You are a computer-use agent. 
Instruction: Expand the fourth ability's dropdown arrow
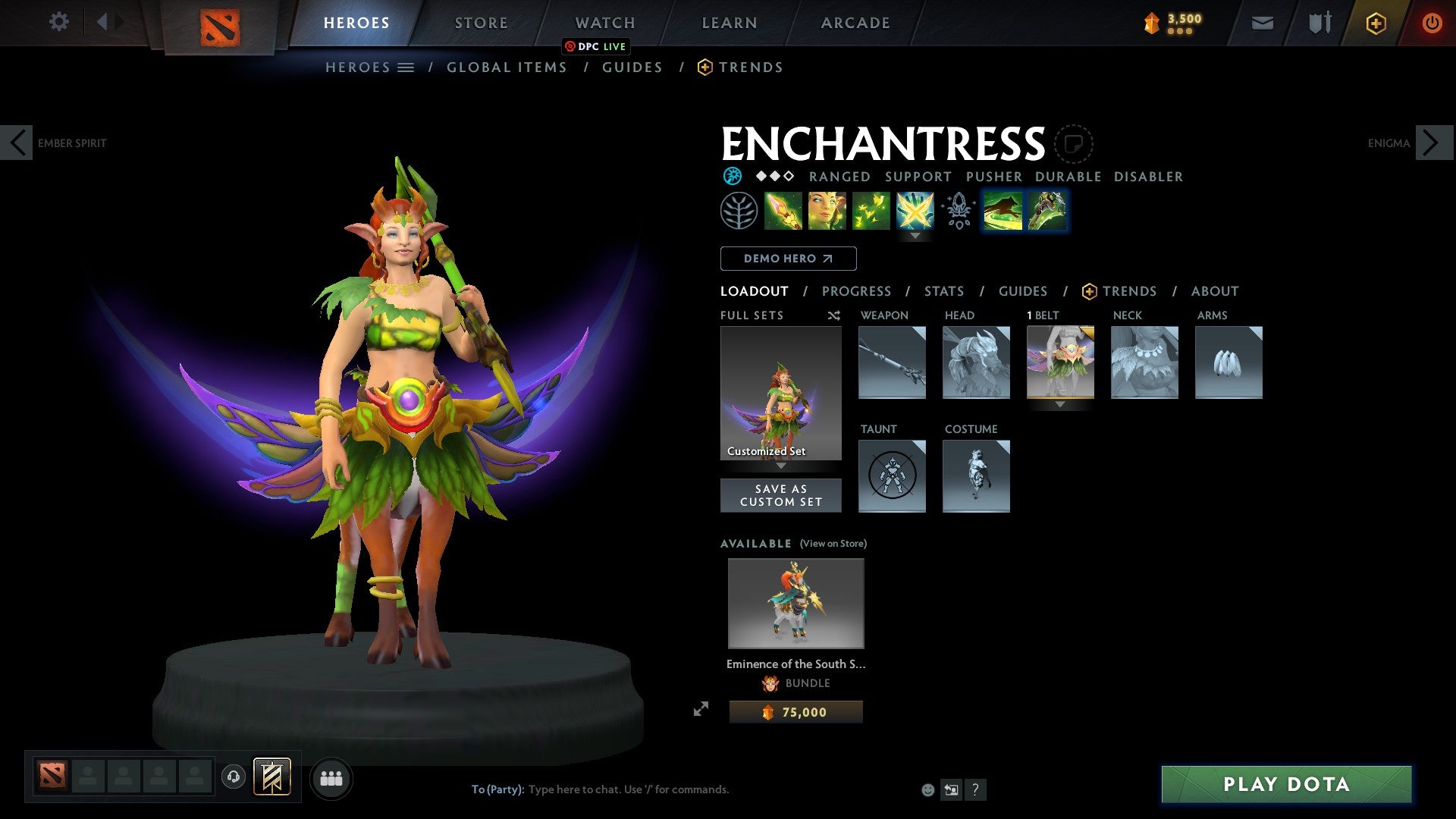[917, 236]
